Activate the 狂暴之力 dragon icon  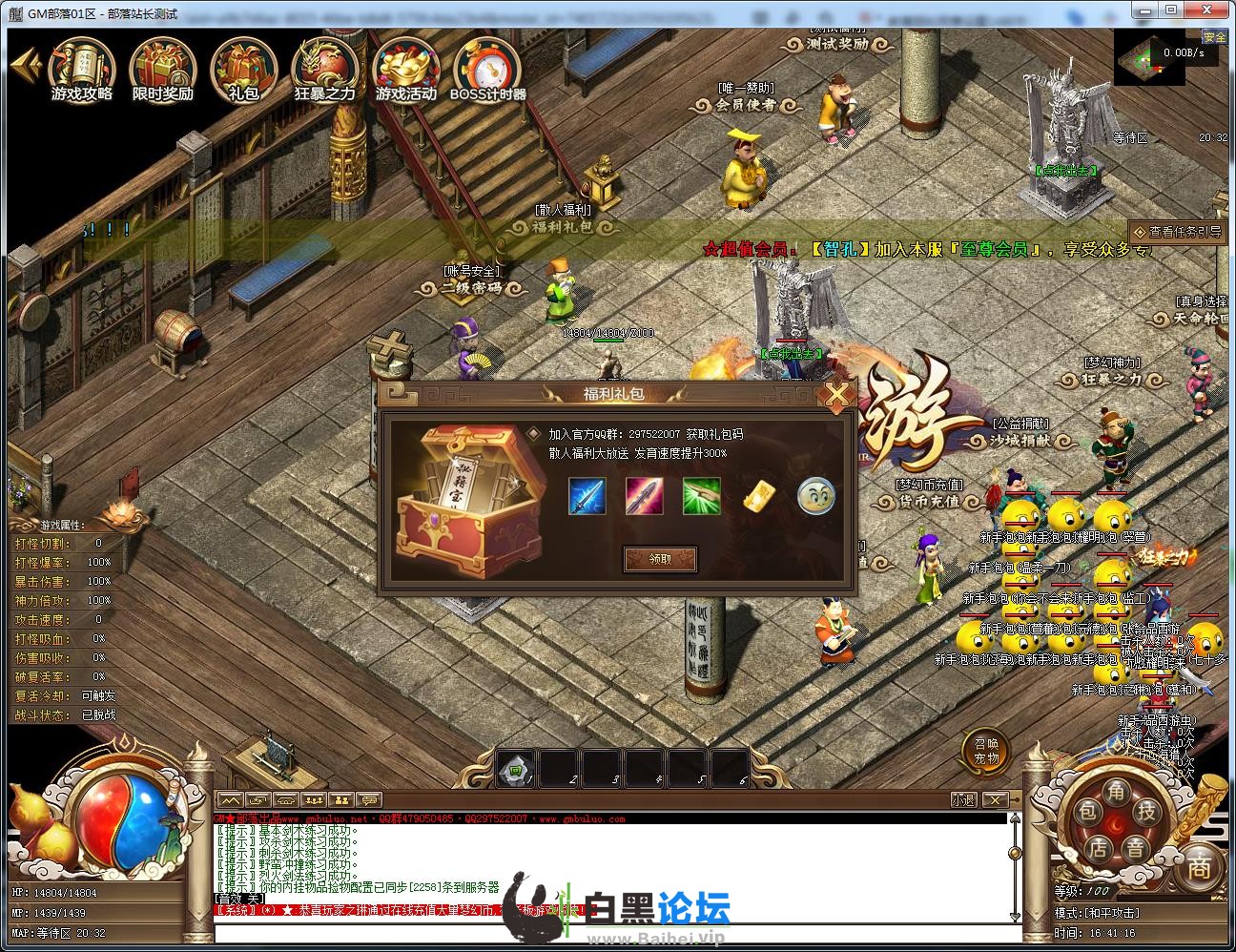tap(324, 70)
